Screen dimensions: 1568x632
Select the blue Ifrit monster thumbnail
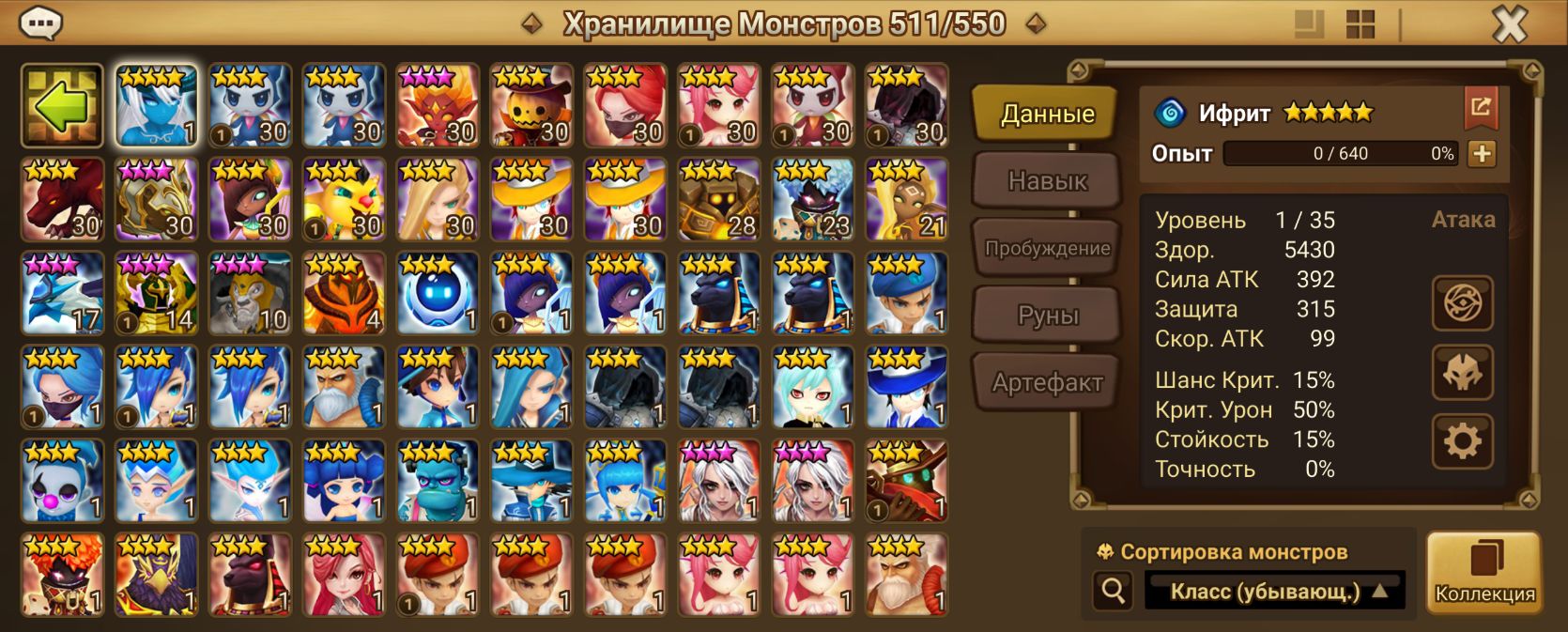(x=156, y=106)
